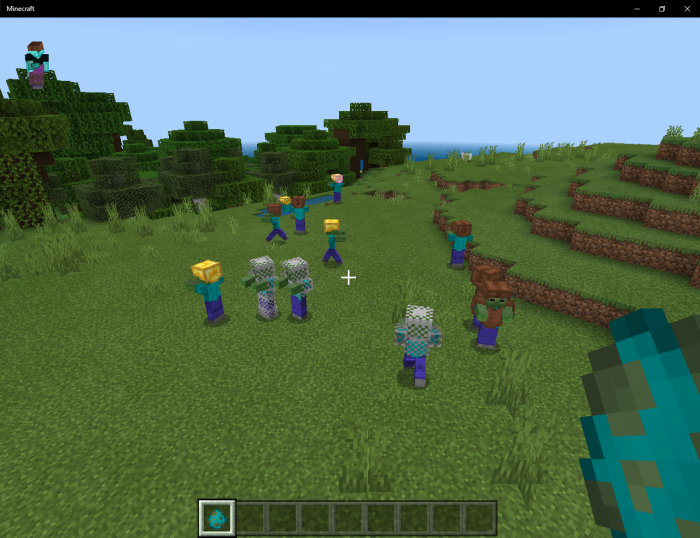Viewport: 700px width, 538px height.
Task: Select the first hotbar slot with diamond item
Action: [217, 517]
